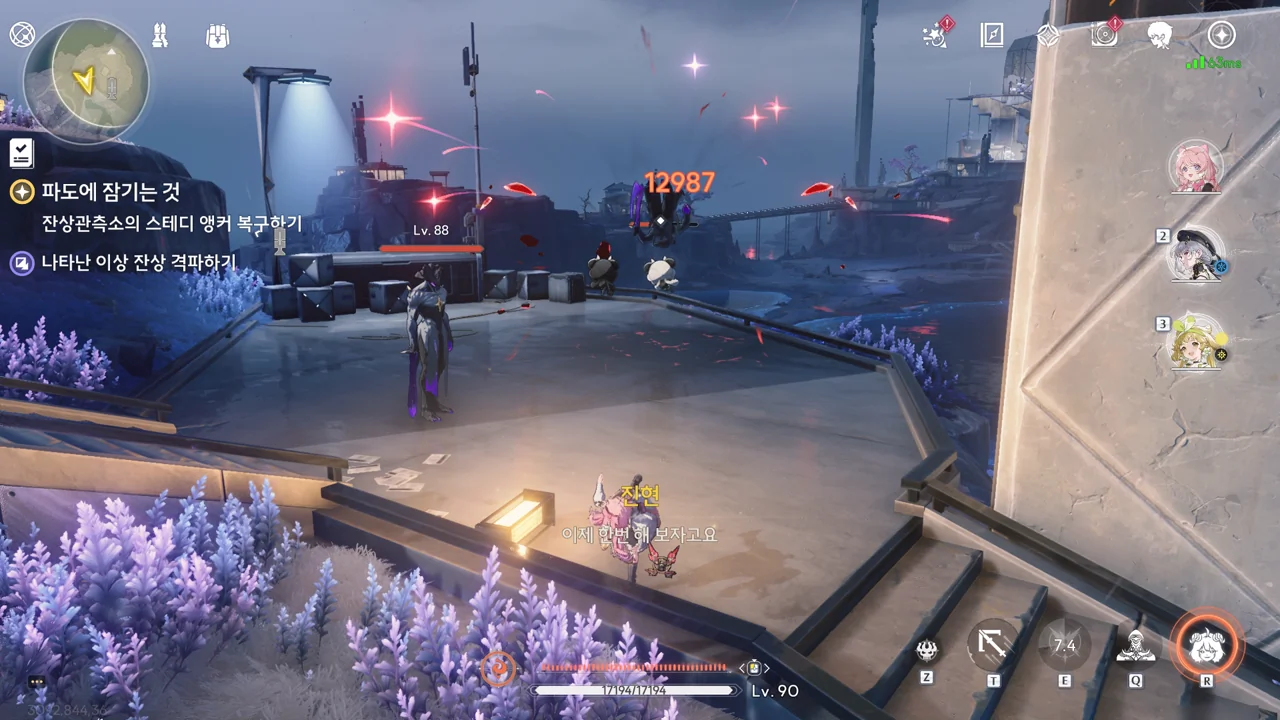This screenshot has height=720, width=1280.
Task: Activate the Resonance Skill on cooldown
Action: 1064,647
